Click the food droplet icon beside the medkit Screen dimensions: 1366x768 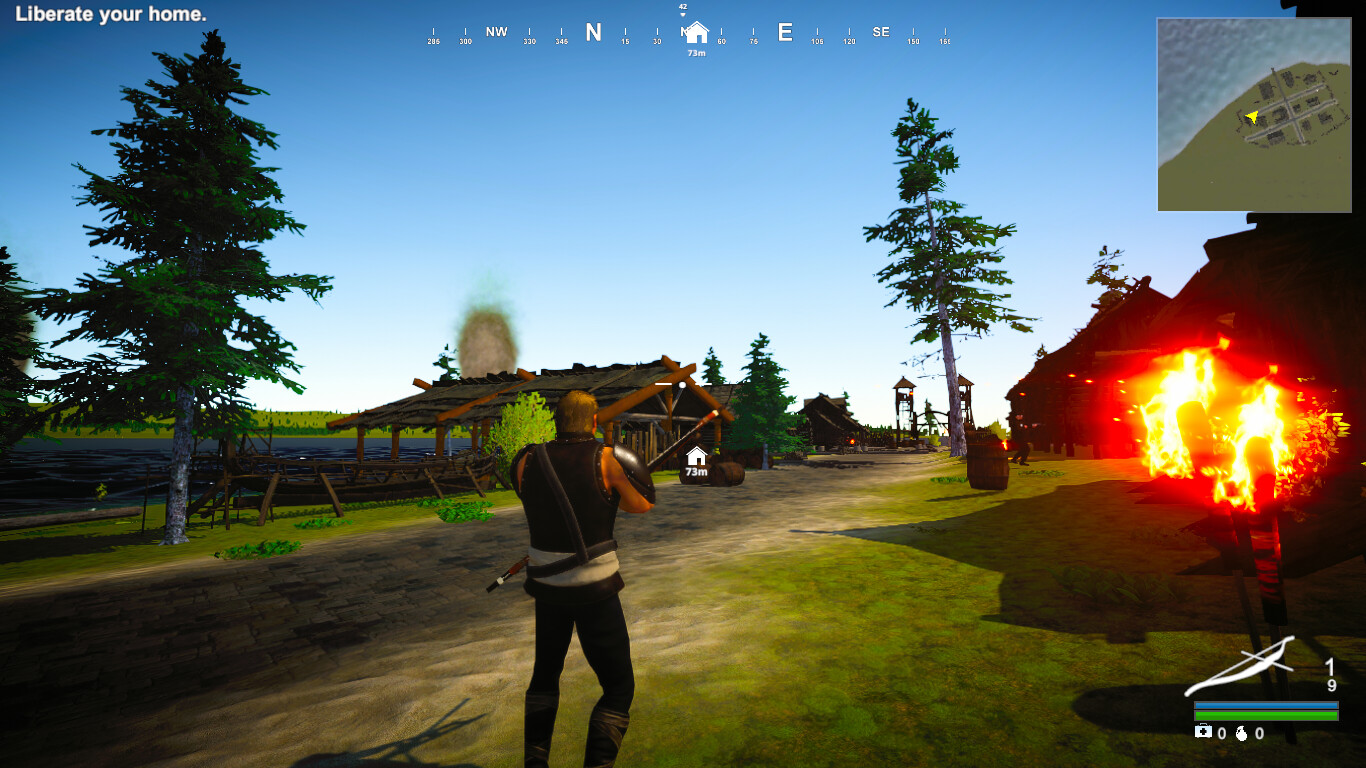tap(1243, 735)
